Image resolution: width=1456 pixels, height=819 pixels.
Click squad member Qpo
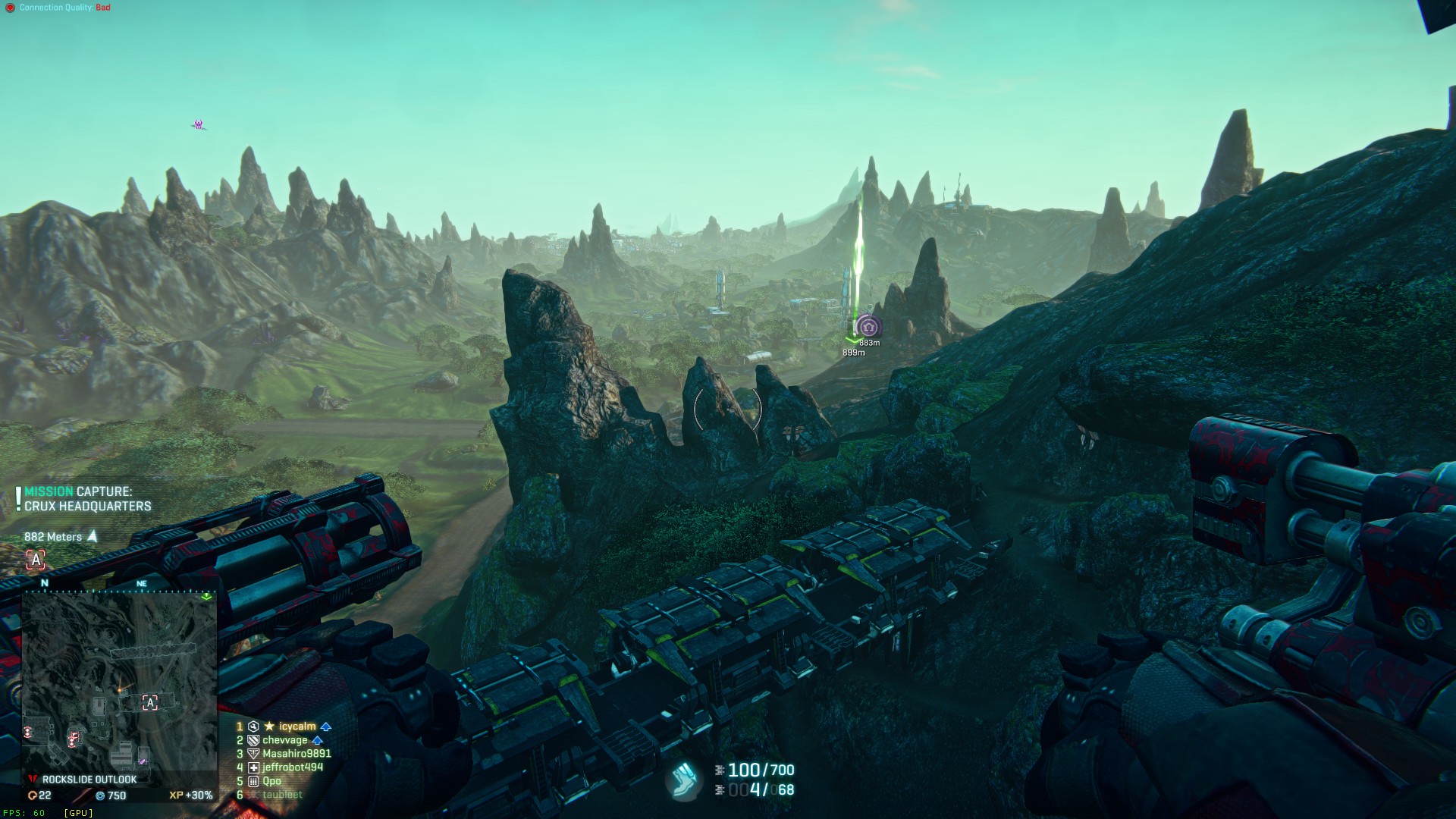click(x=271, y=781)
